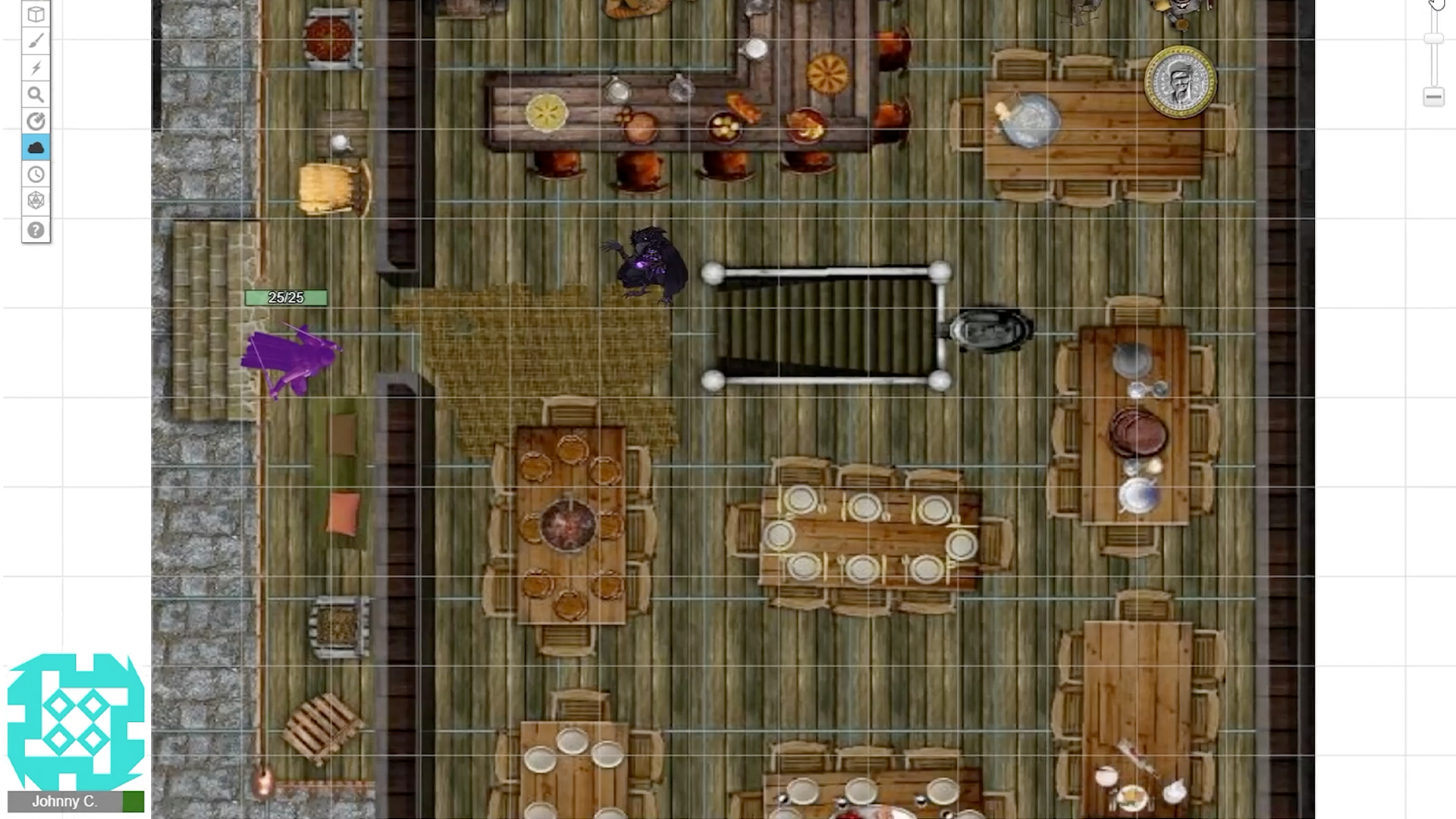Open zoom options with the magnifier
Screen dimensions: 1456x819
pyautogui.click(x=36, y=94)
